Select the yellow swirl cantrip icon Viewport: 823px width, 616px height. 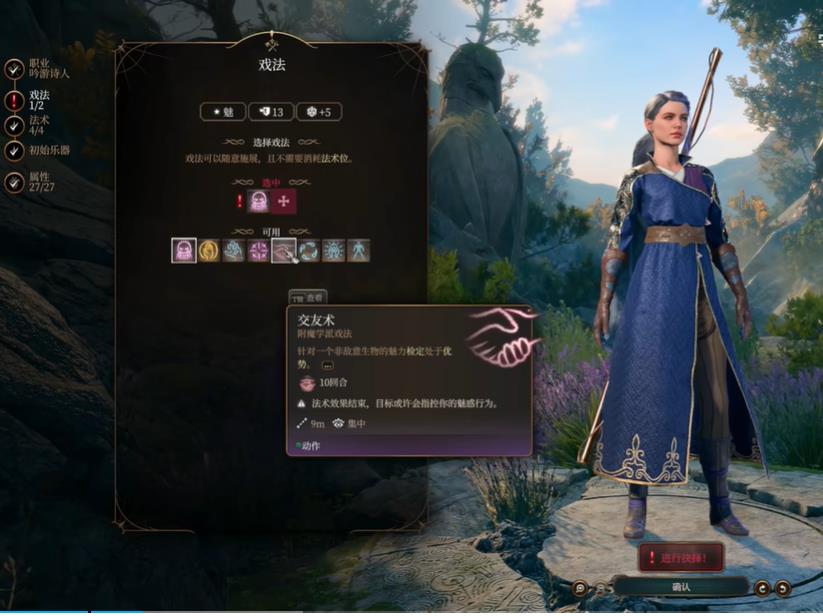point(209,250)
